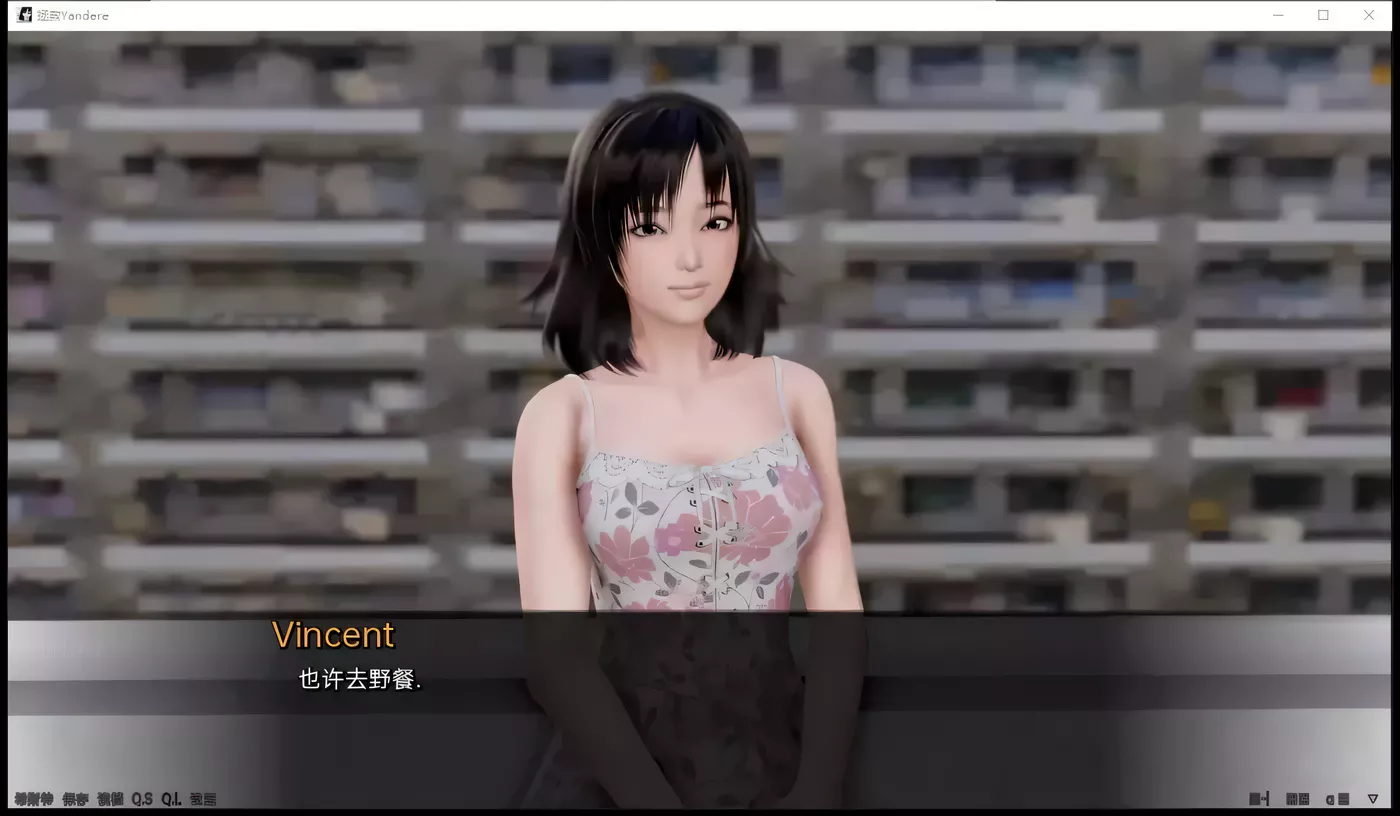Minimize the game window
This screenshot has height=816, width=1400.
[1277, 15]
